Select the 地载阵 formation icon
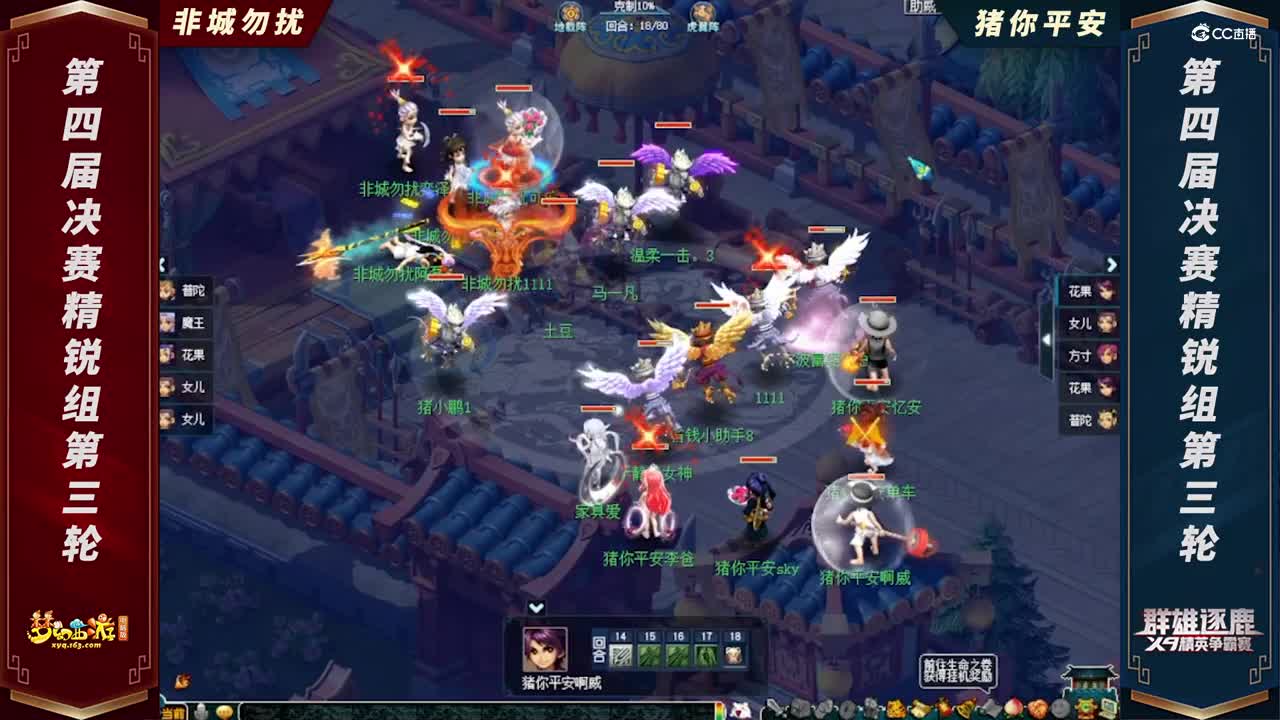 click(572, 13)
